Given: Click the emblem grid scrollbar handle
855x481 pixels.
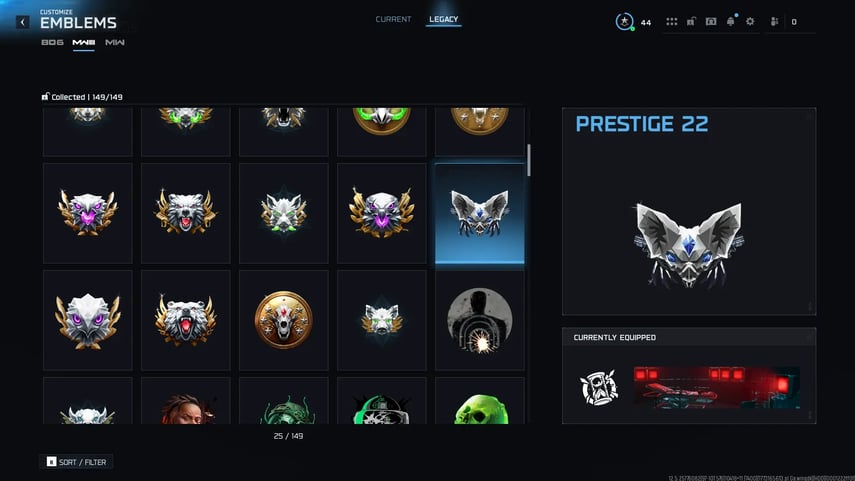Looking at the screenshot, I should point(529,160).
